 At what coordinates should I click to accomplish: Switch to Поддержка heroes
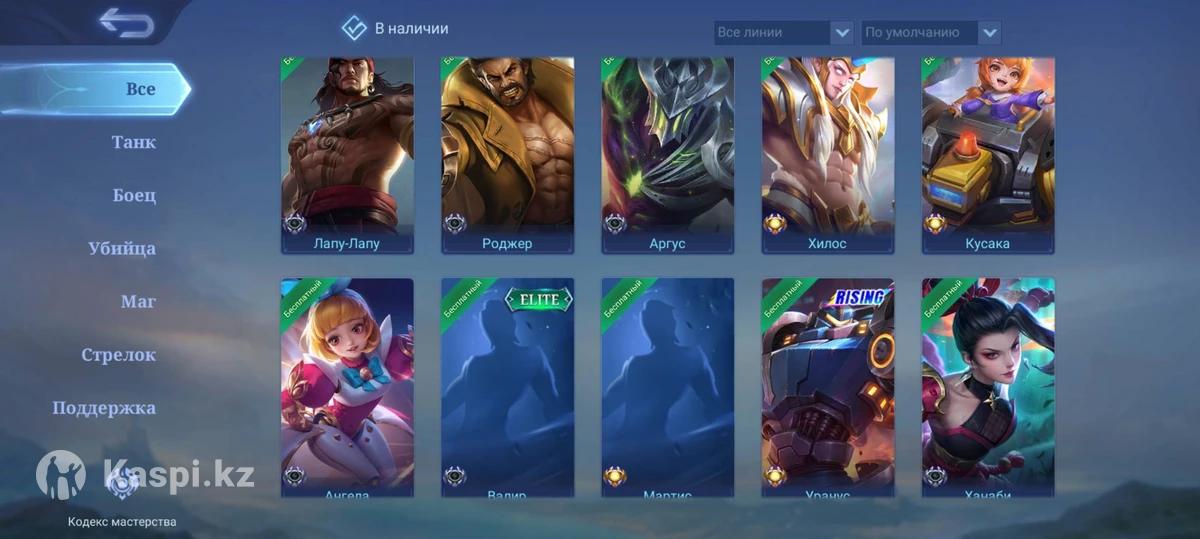click(x=104, y=407)
